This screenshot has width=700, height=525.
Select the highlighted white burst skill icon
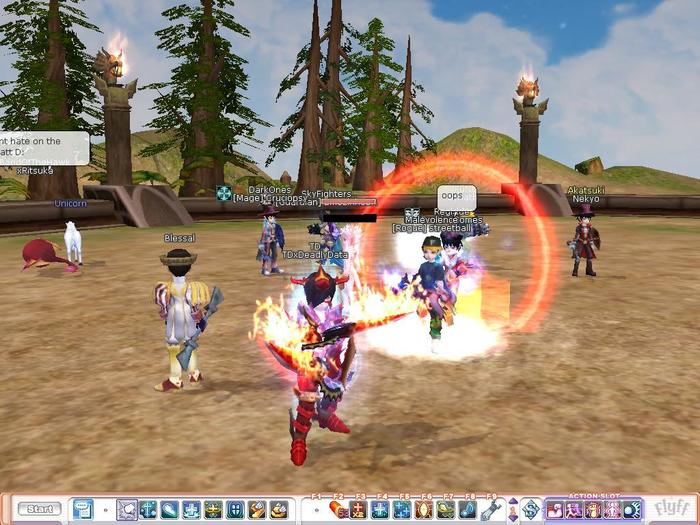pos(127,509)
